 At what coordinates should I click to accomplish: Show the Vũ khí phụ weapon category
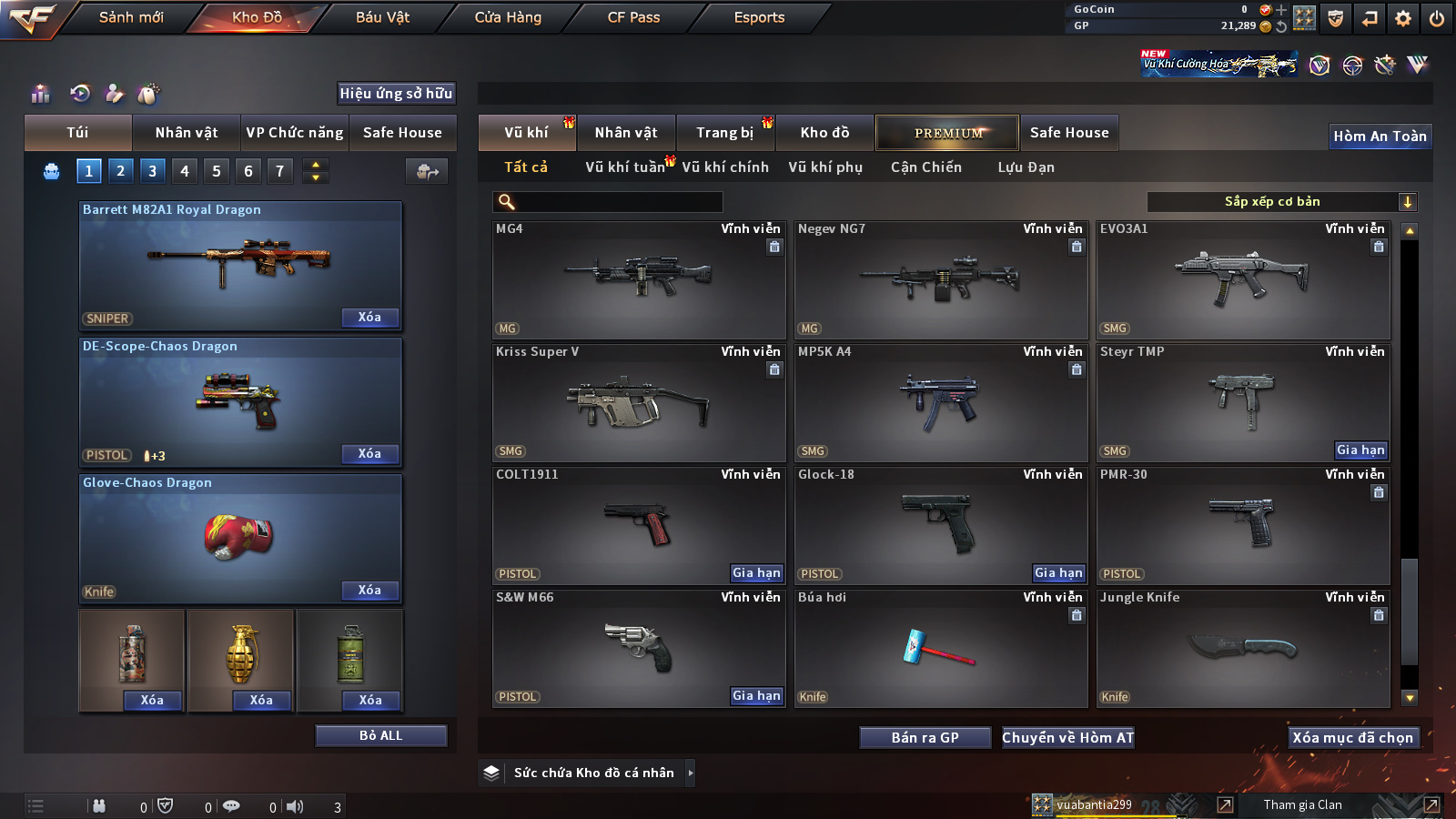(x=825, y=167)
